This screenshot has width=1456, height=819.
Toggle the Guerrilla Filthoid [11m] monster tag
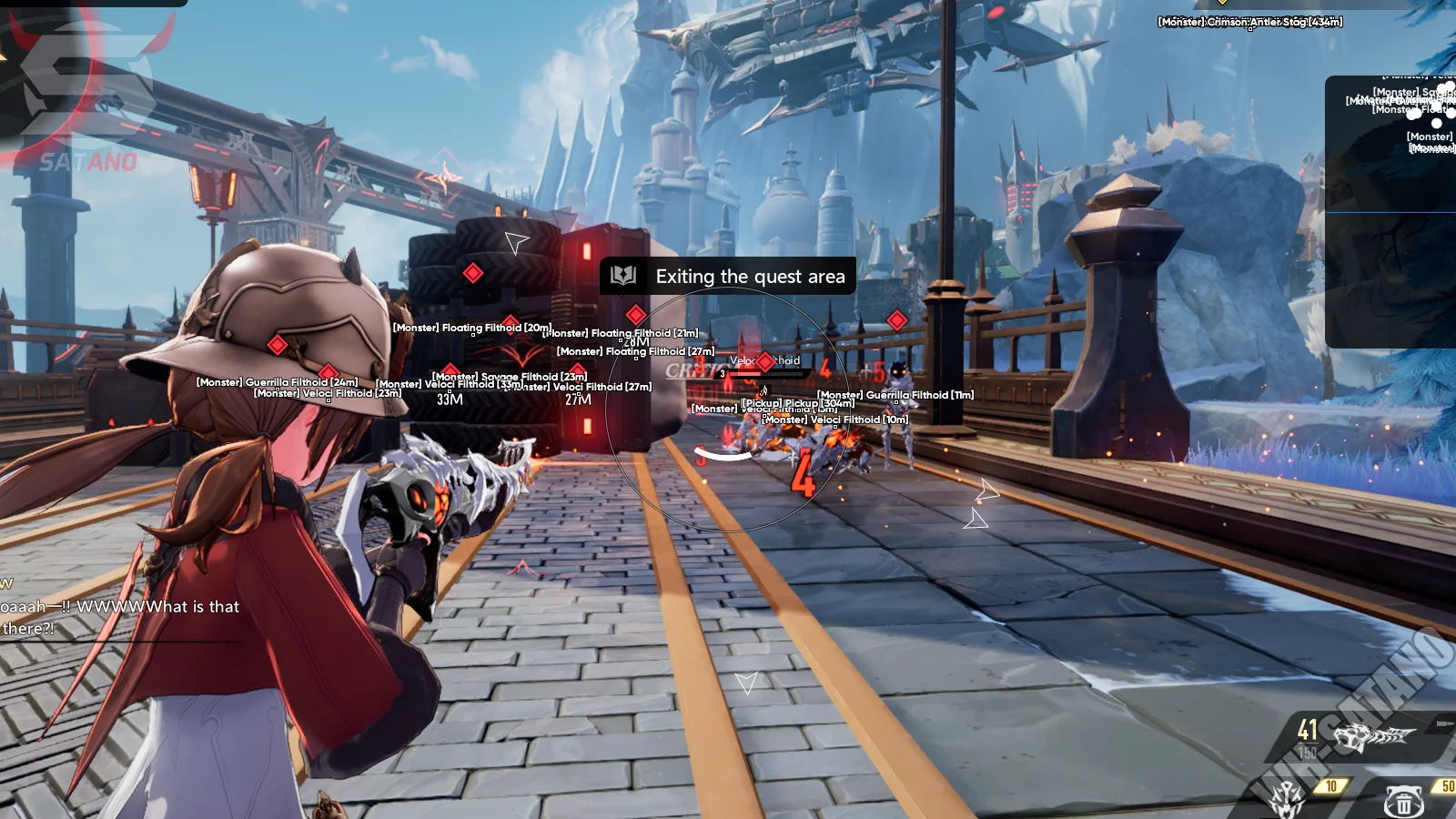coord(895,395)
